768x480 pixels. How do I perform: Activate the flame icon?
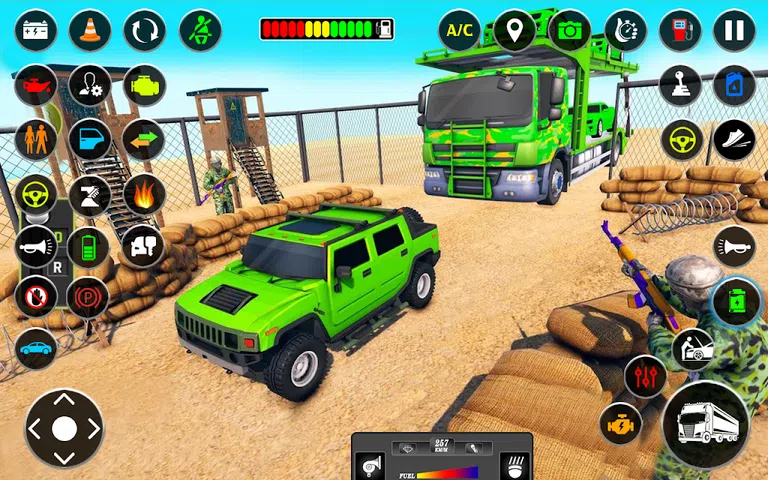pos(144,193)
